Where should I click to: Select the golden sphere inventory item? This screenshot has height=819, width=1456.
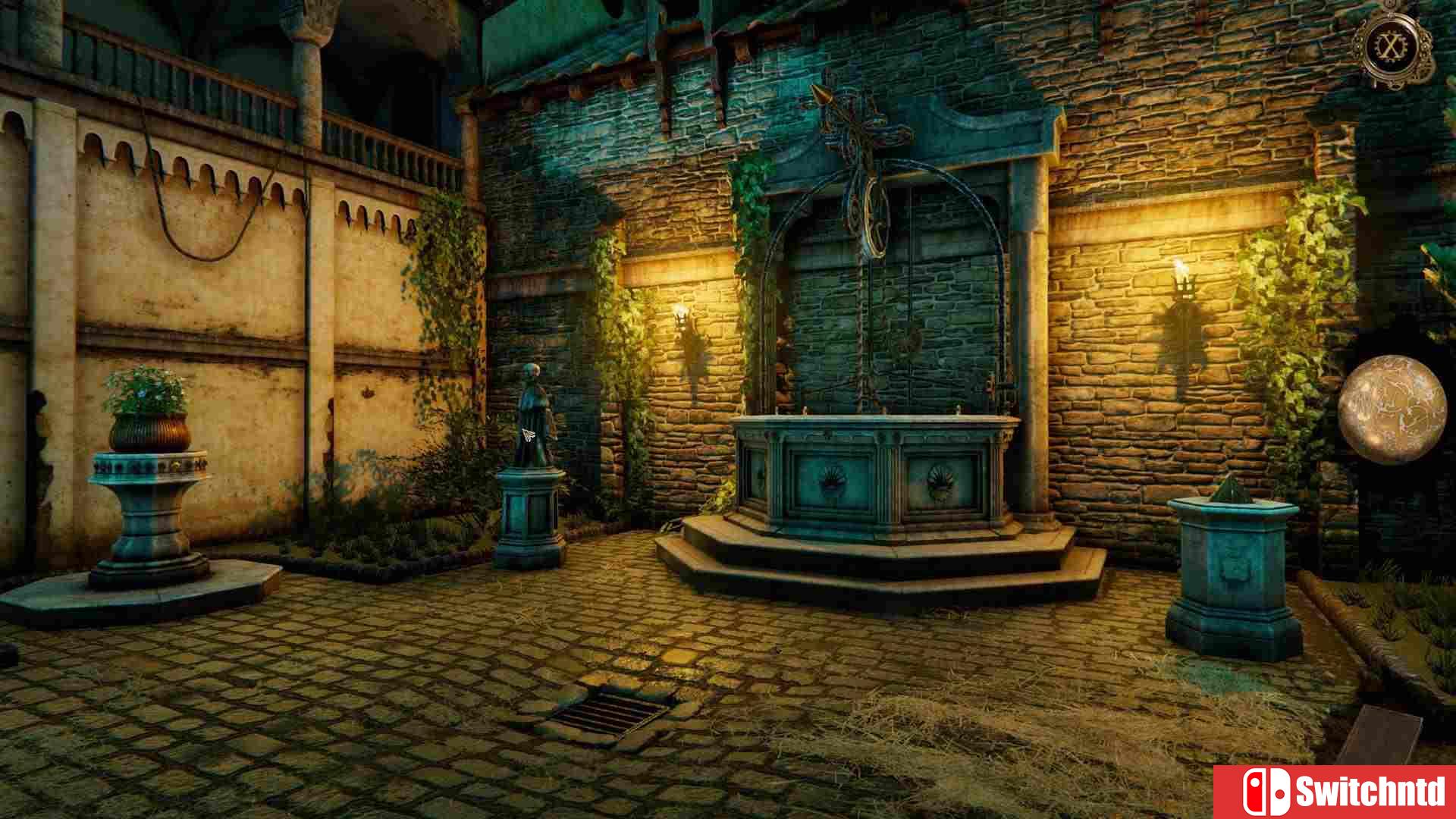click(1392, 409)
